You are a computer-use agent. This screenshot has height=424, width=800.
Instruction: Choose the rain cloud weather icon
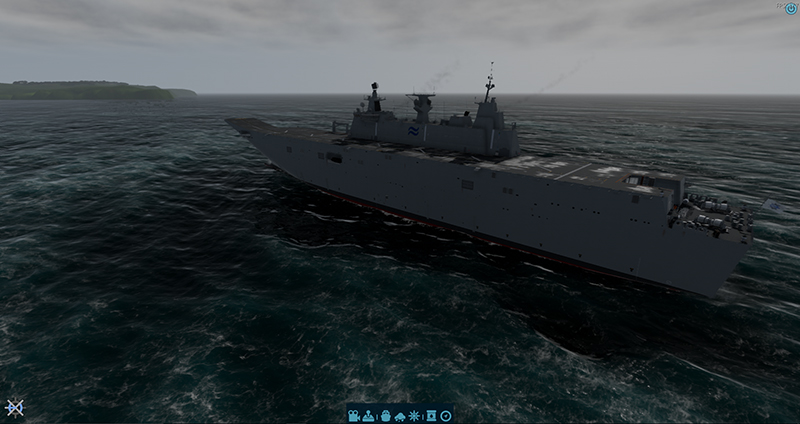(400, 415)
